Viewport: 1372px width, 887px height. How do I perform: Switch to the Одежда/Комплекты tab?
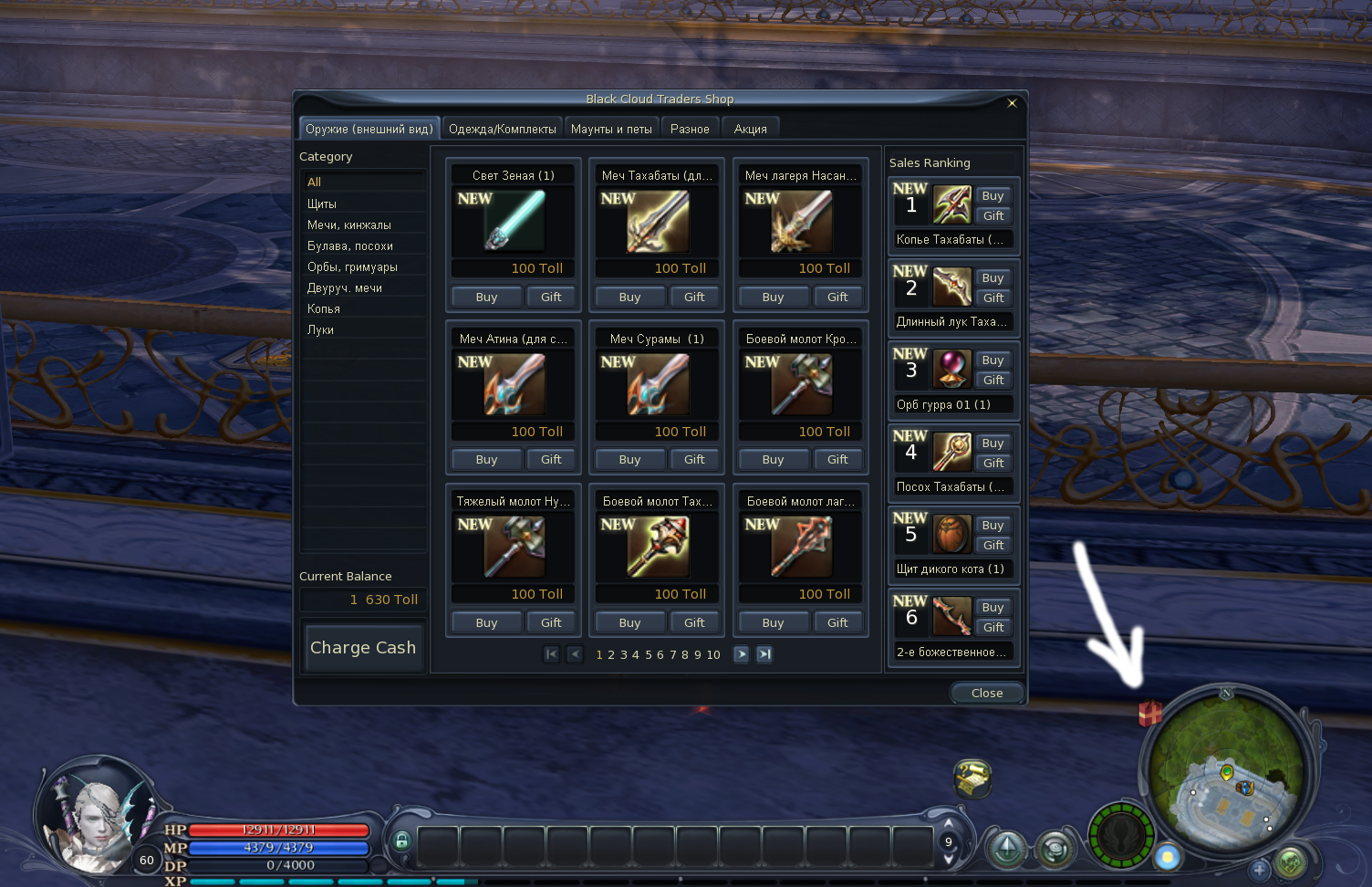[x=502, y=129]
